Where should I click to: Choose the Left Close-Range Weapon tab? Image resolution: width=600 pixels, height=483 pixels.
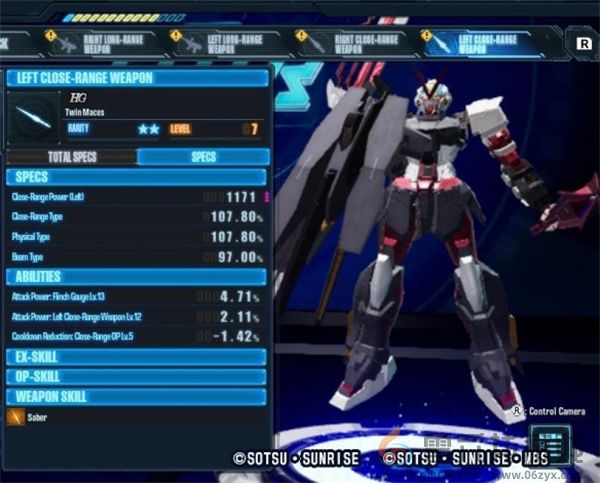tap(486, 42)
